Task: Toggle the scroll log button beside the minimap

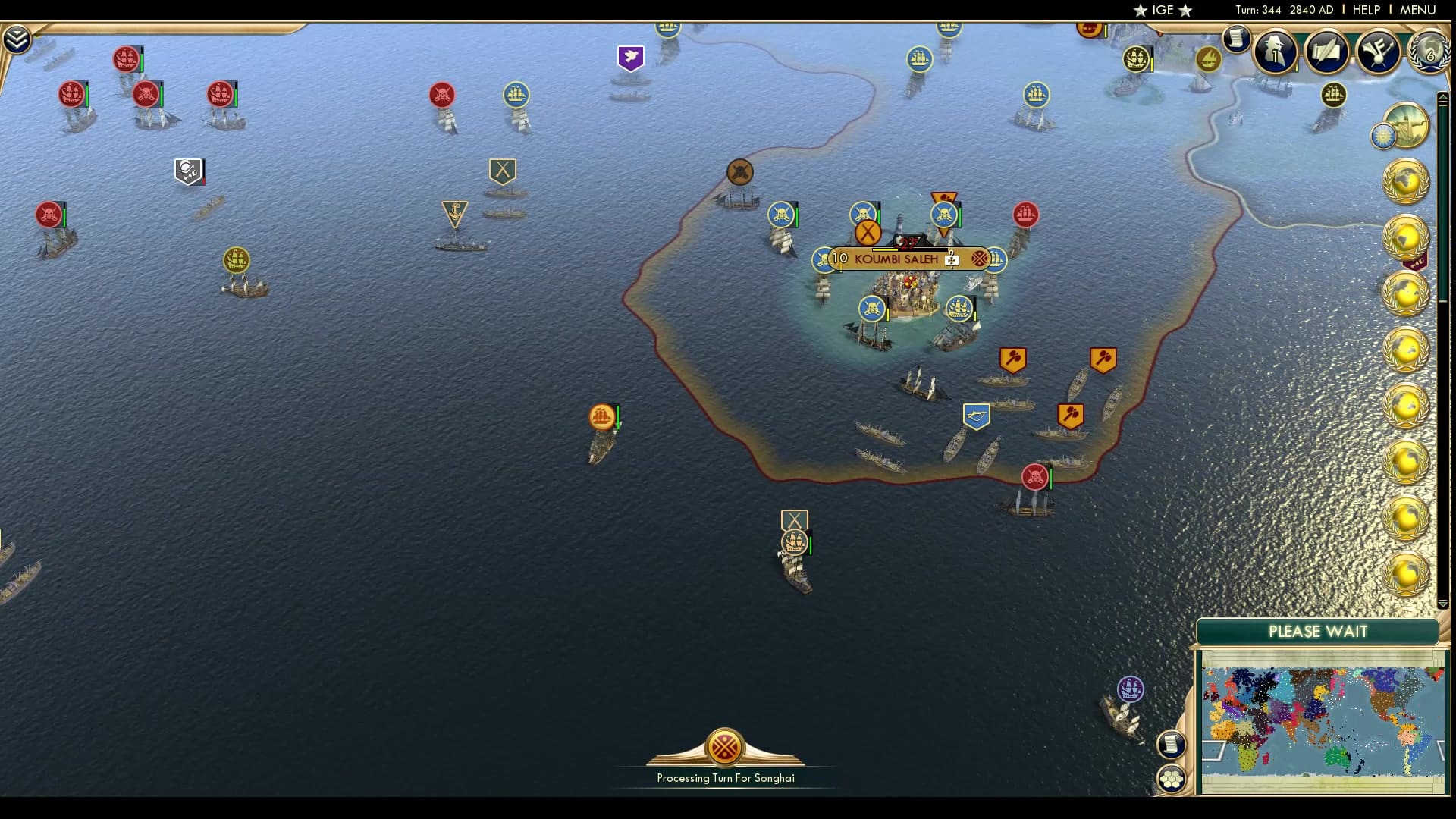Action: coord(1172,744)
